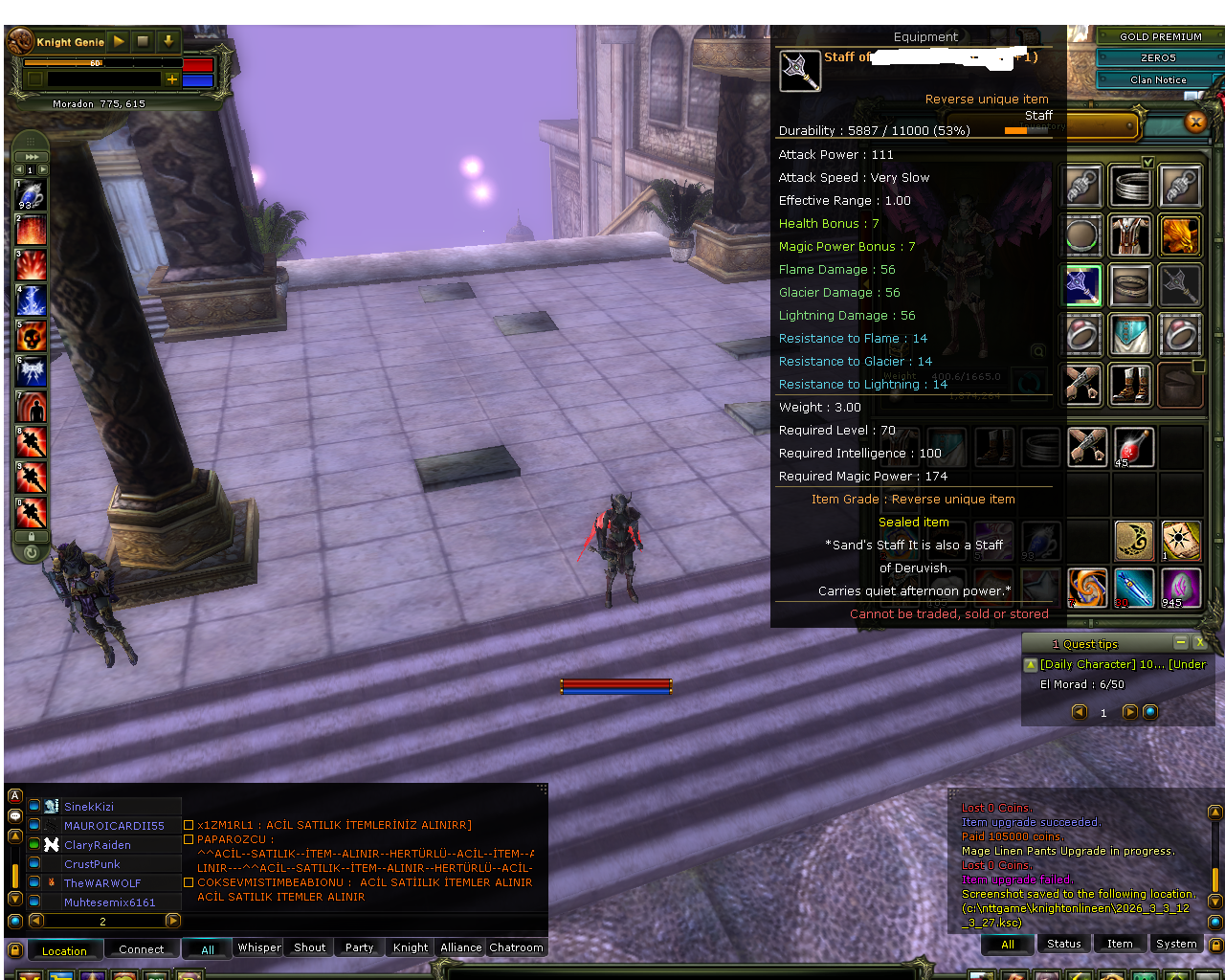1225x980 pixels.
Task: Select the equipped staff icon in Equipment window
Action: 800,71
